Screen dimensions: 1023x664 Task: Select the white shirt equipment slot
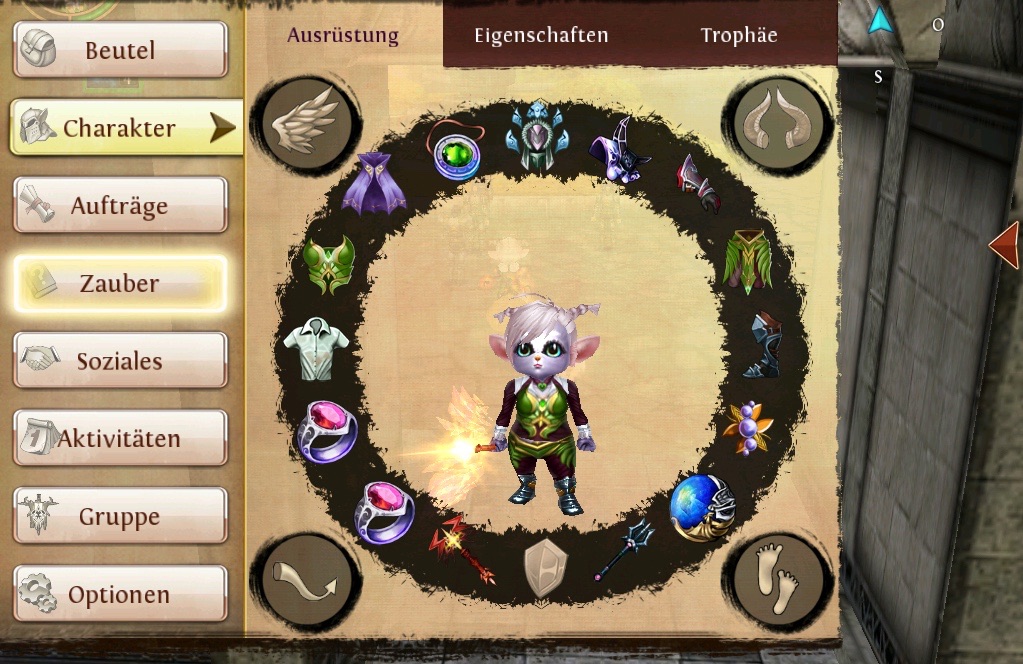tap(316, 347)
